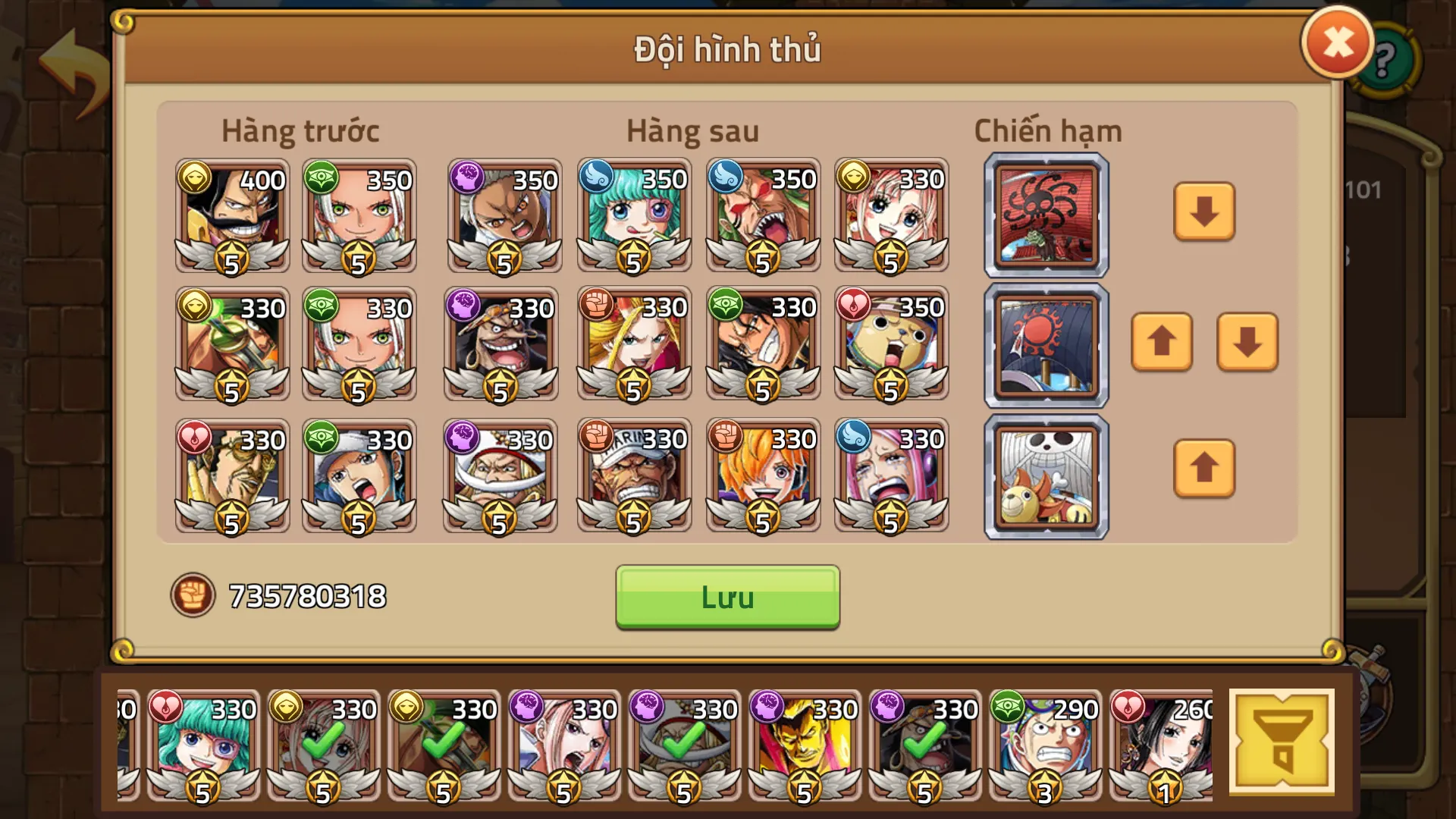The height and width of the screenshot is (819, 1456).
Task: Select Chopper's 350 portrait in the middle row
Action: tap(892, 345)
